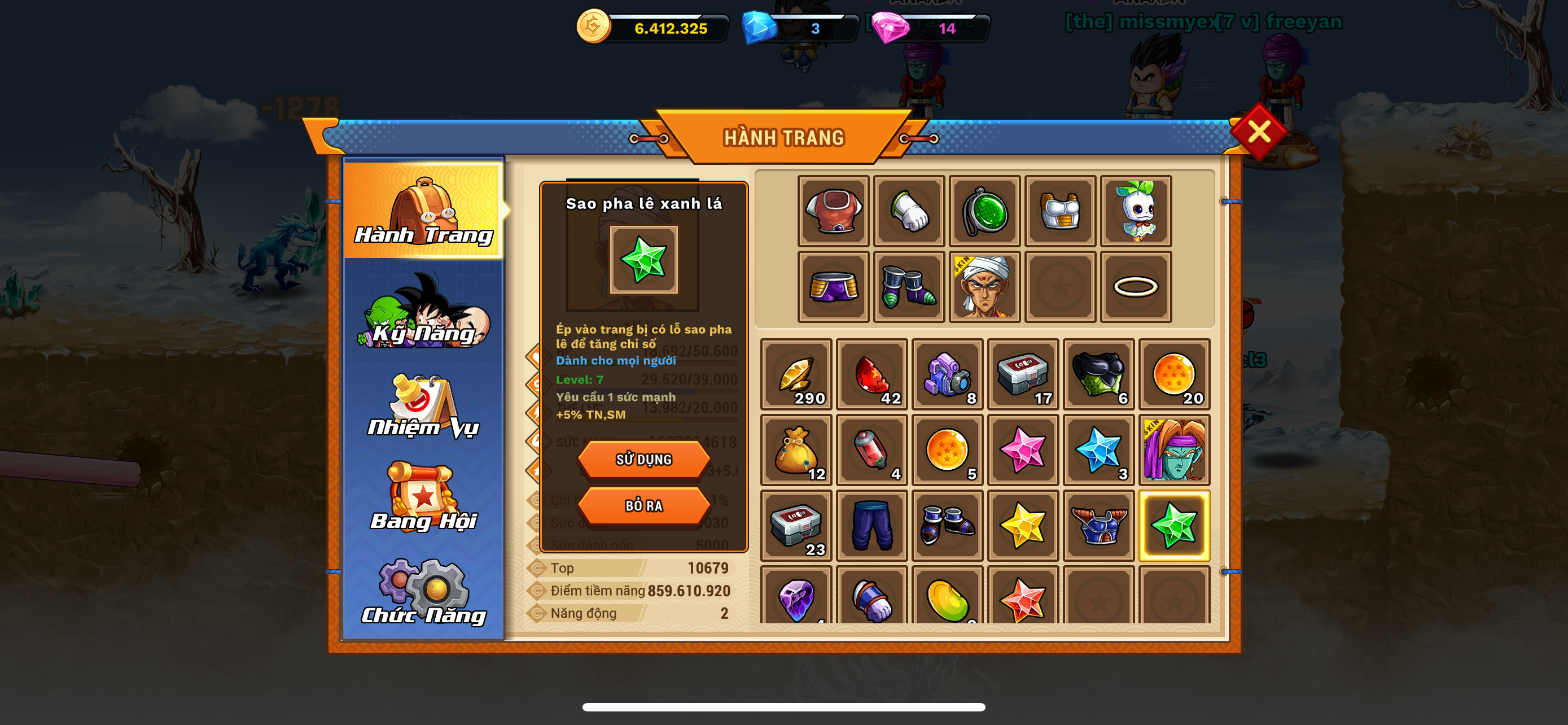Select the equipped green radar slot

click(x=984, y=211)
